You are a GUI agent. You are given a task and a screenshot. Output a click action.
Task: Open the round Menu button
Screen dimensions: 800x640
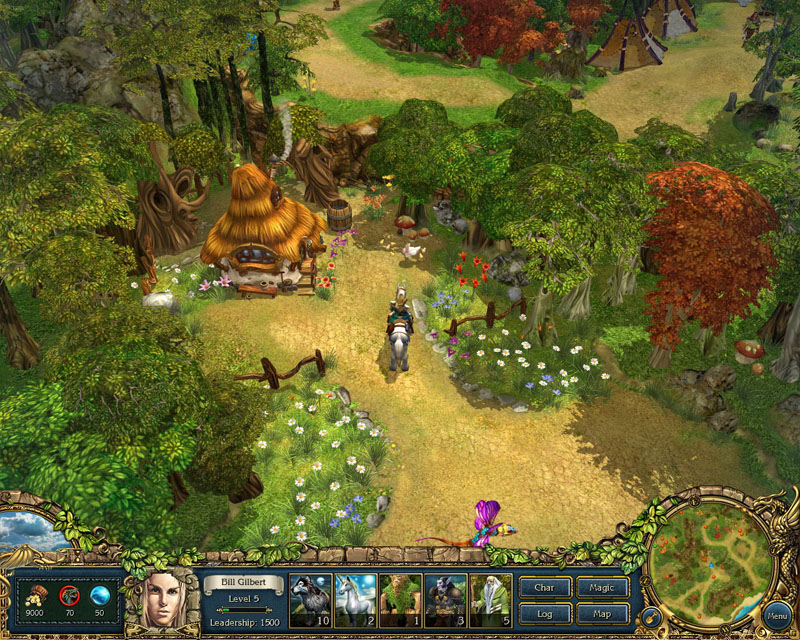click(776, 615)
